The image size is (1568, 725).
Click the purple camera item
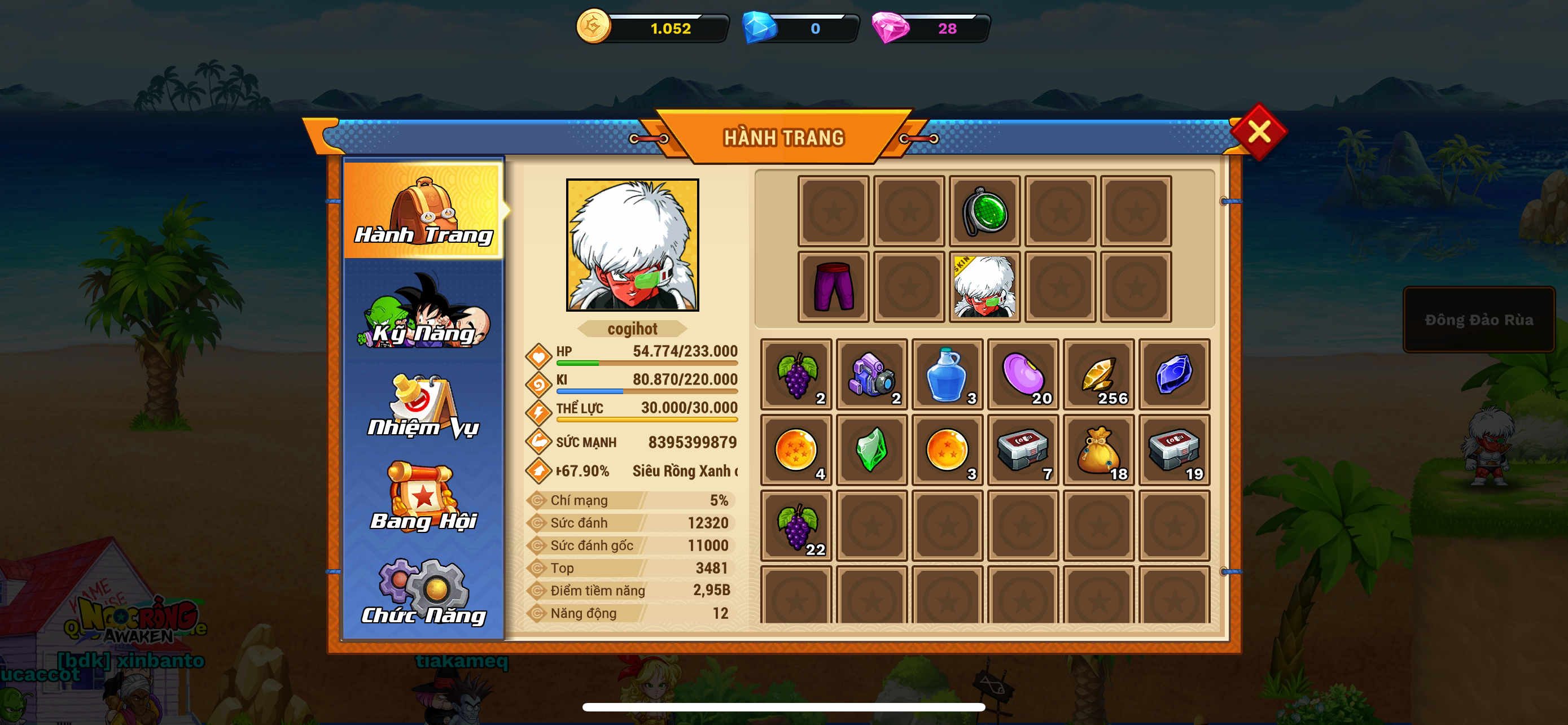pyautogui.click(x=871, y=374)
